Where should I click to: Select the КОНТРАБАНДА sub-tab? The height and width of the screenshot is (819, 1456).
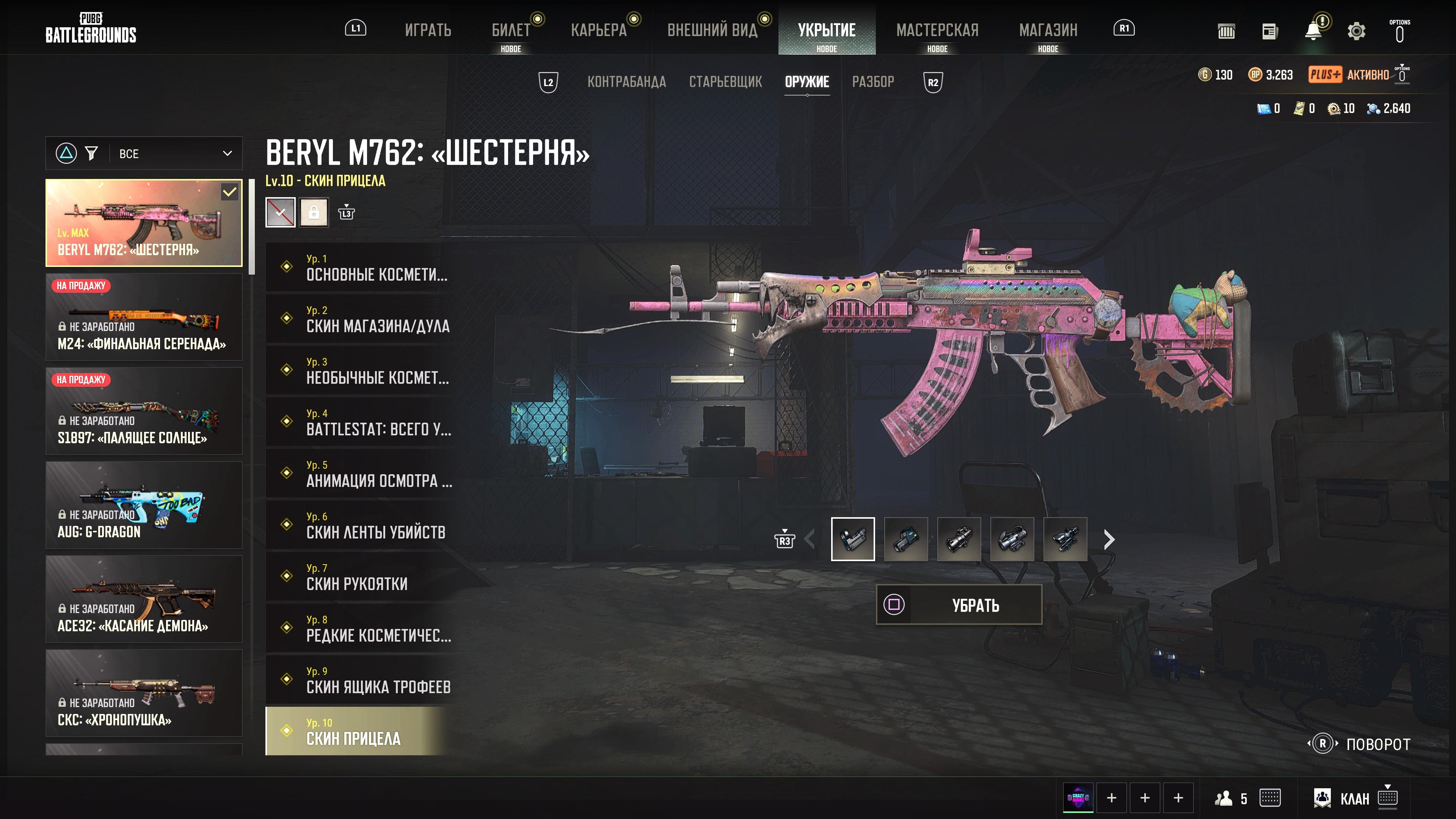coord(626,82)
